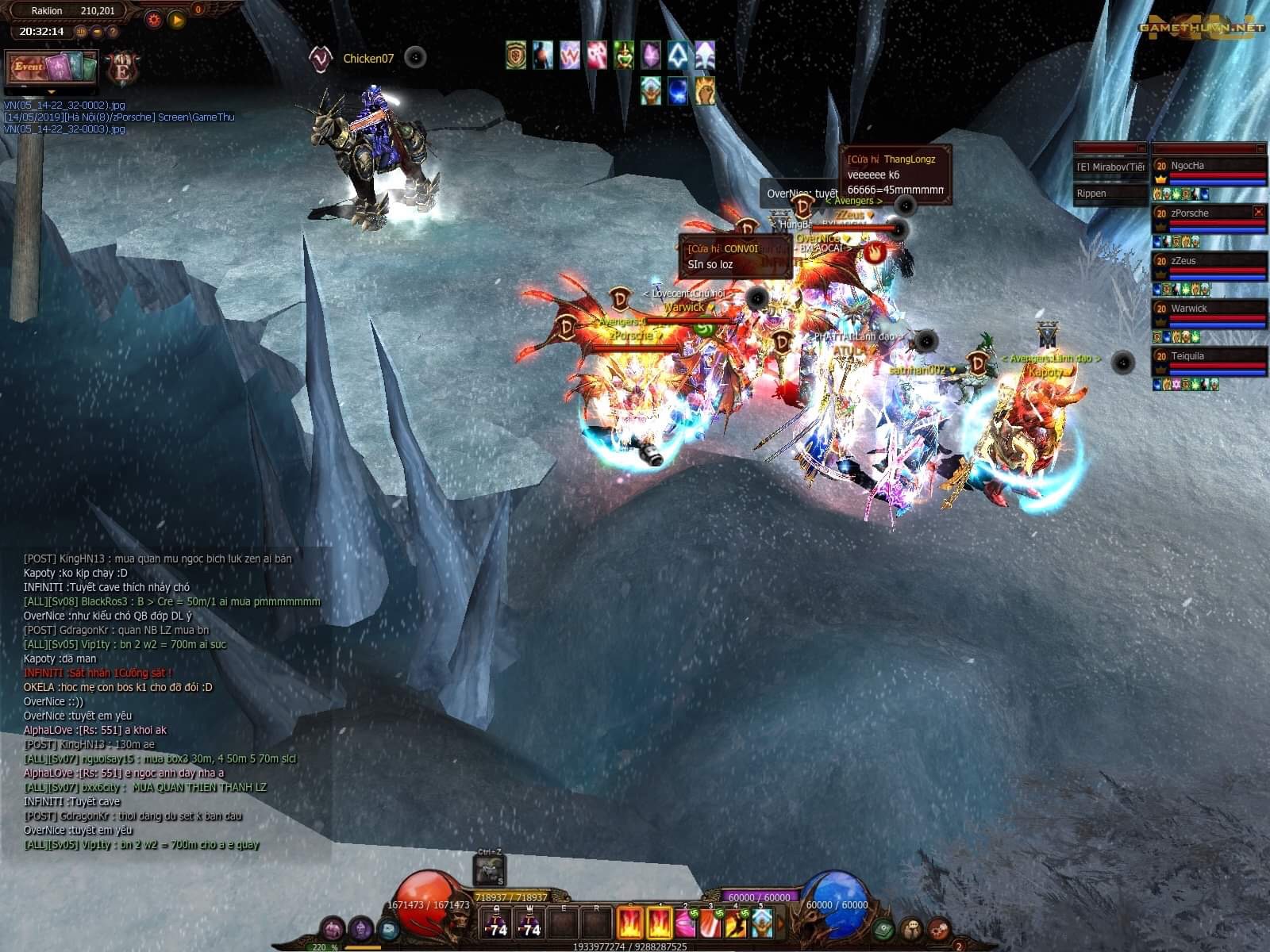
Task: Open the red gear settings button
Action: (x=154, y=19)
